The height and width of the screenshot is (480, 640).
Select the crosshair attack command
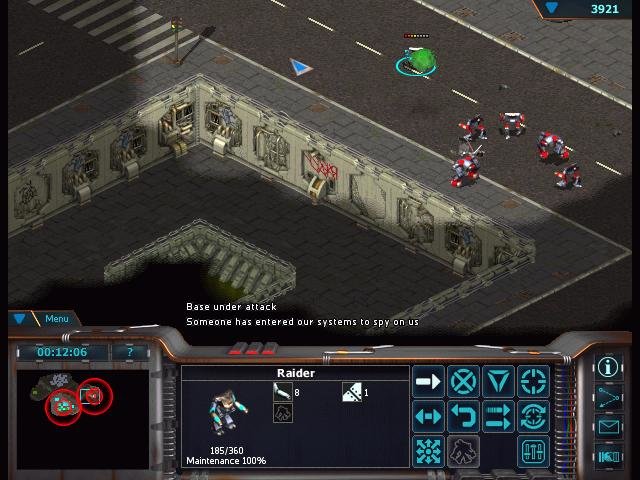533,381
